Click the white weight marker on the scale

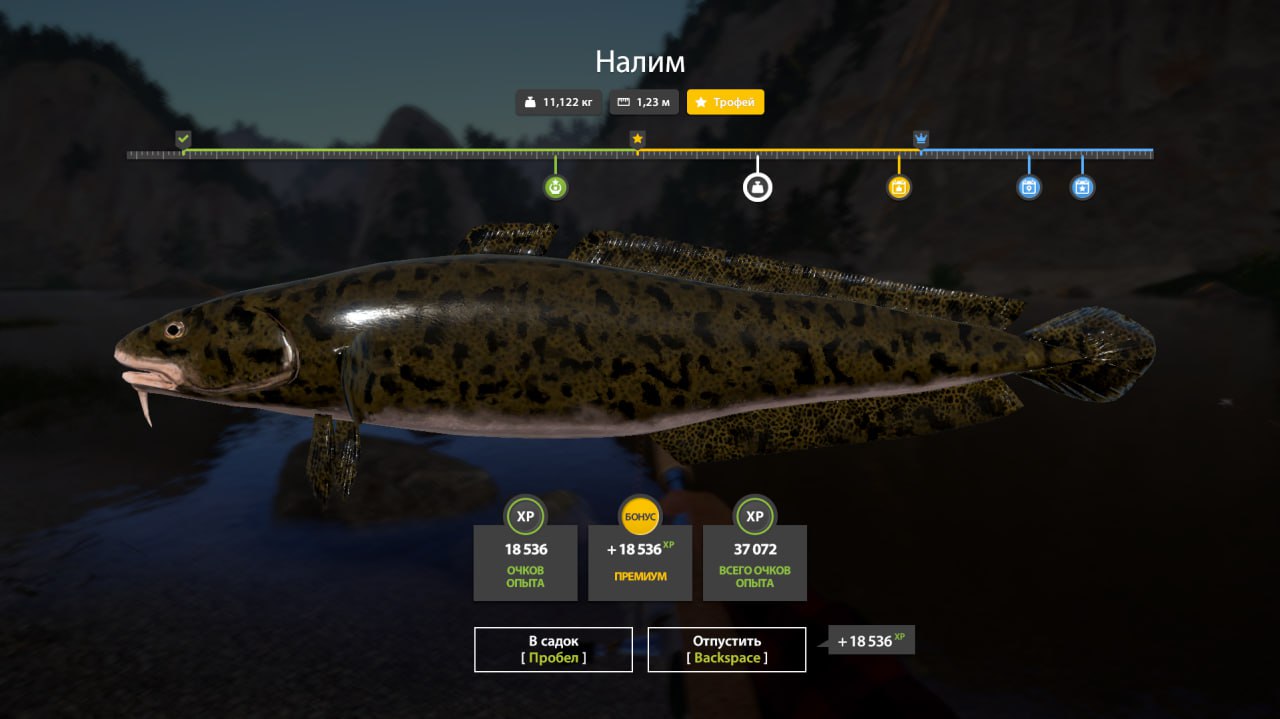tap(757, 187)
